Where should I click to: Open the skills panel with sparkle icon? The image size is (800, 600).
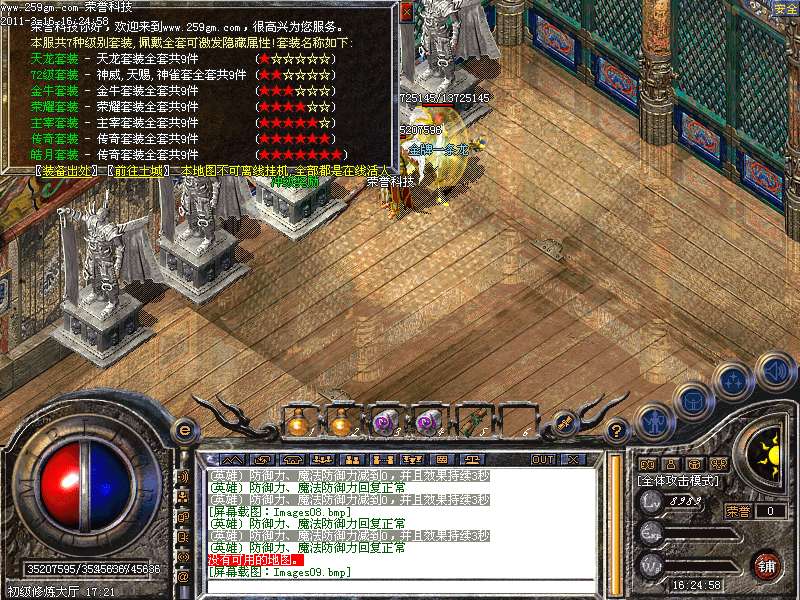734,380
